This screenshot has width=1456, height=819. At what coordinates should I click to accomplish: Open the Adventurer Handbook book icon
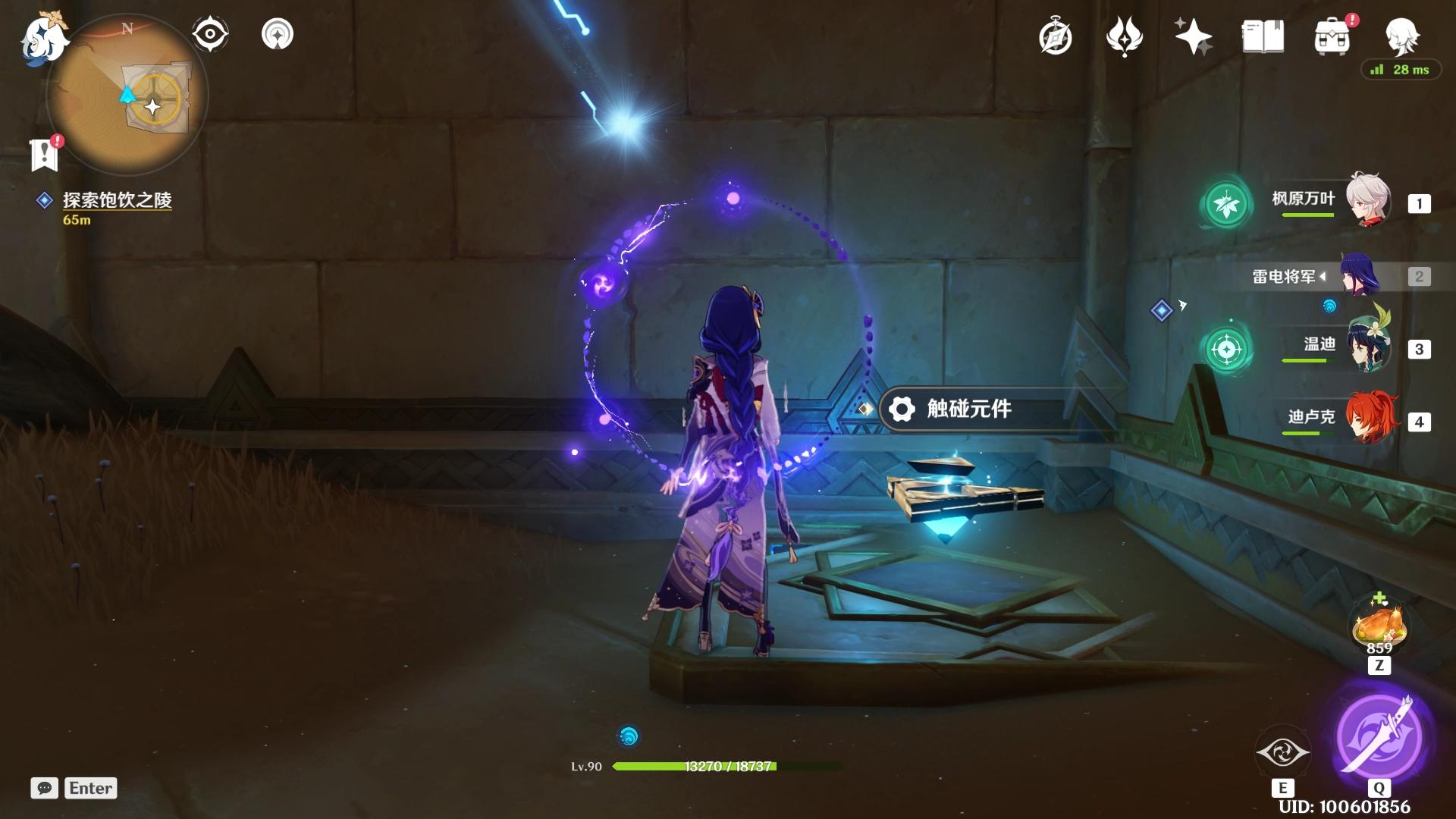click(1263, 36)
